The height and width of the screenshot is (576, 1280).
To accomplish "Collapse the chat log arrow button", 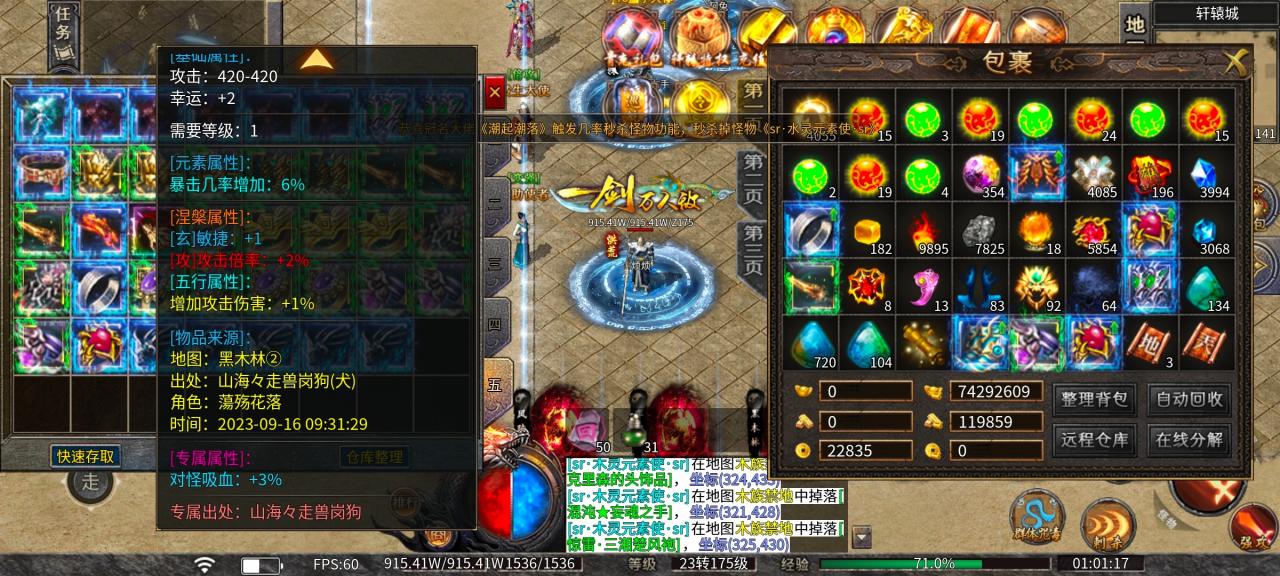I will click(862, 537).
